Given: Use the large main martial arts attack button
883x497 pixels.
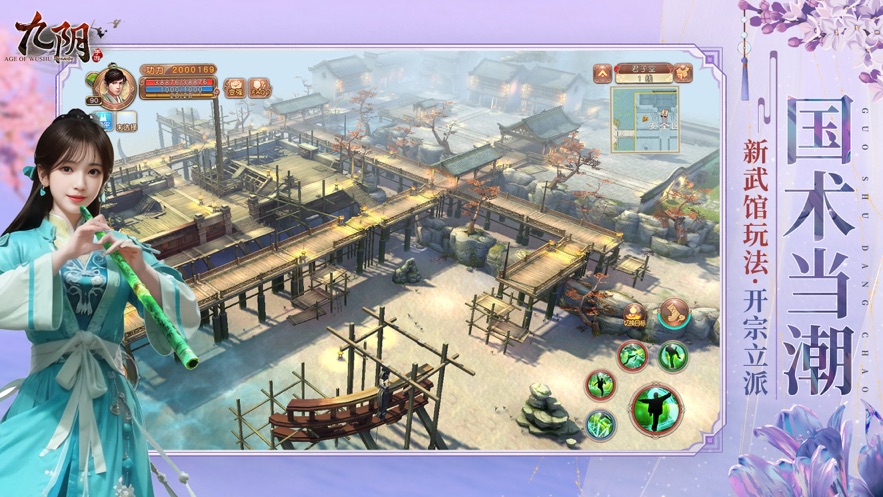Looking at the screenshot, I should 656,409.
